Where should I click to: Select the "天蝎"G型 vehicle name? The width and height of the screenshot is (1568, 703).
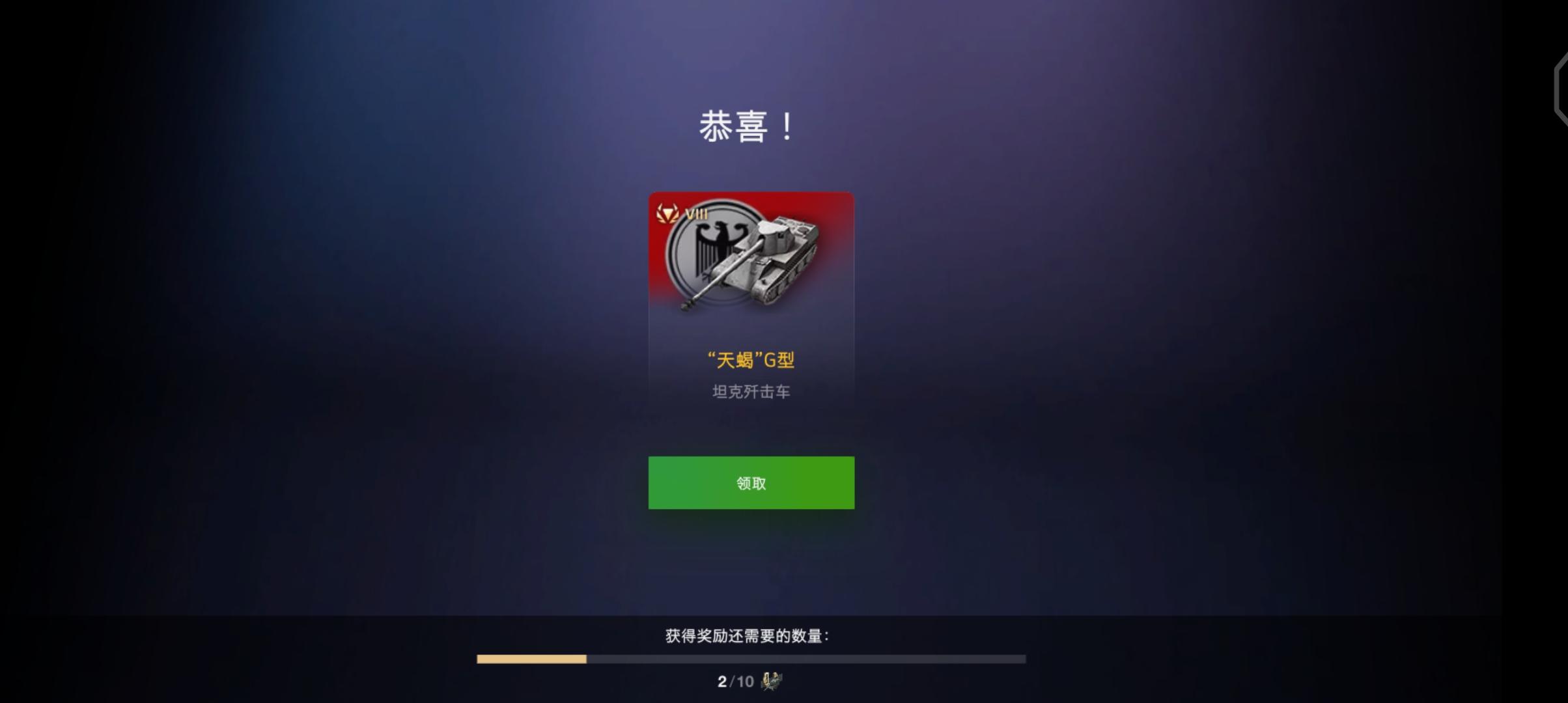750,359
